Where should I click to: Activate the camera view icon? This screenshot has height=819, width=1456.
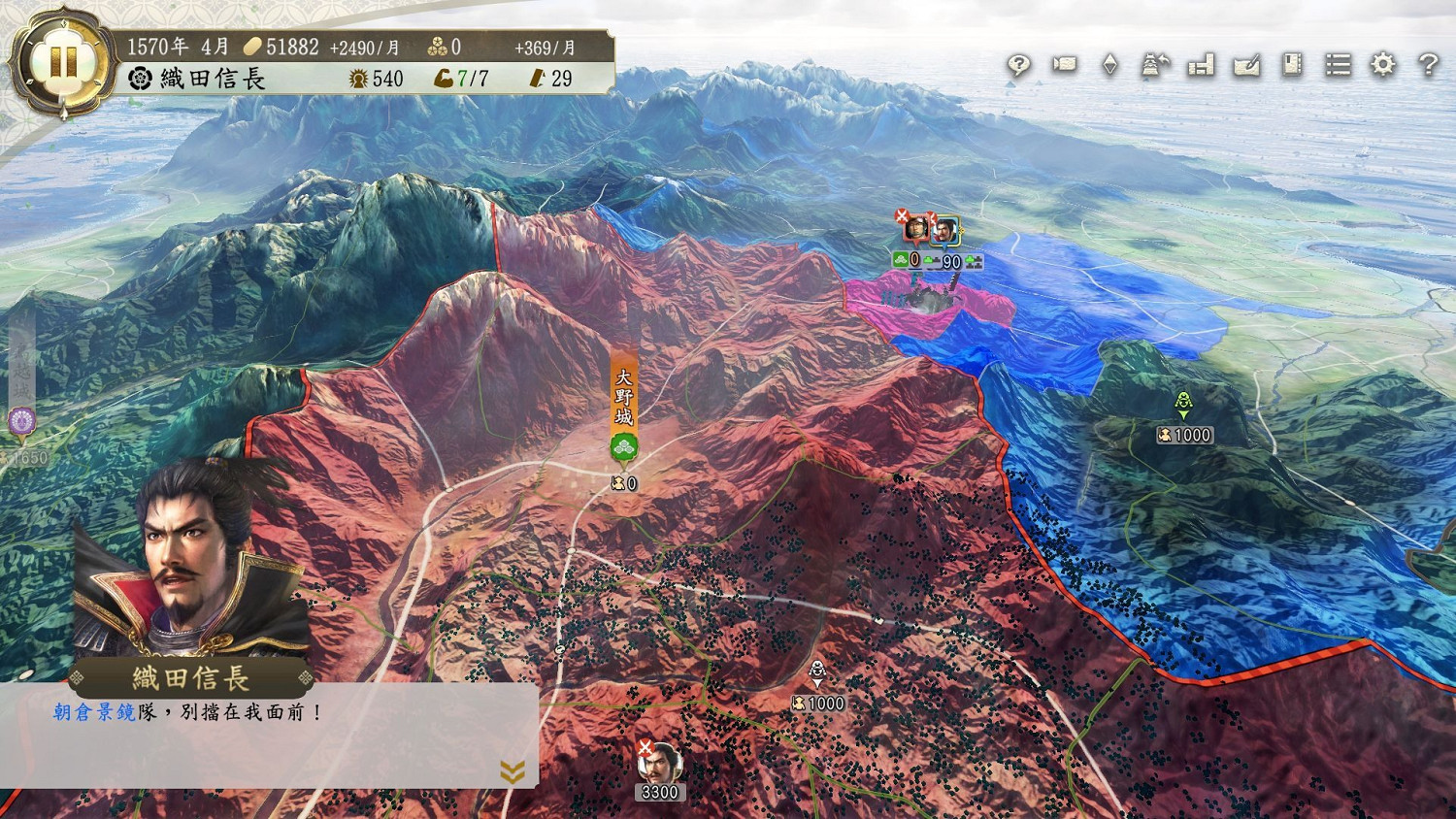tap(1065, 65)
